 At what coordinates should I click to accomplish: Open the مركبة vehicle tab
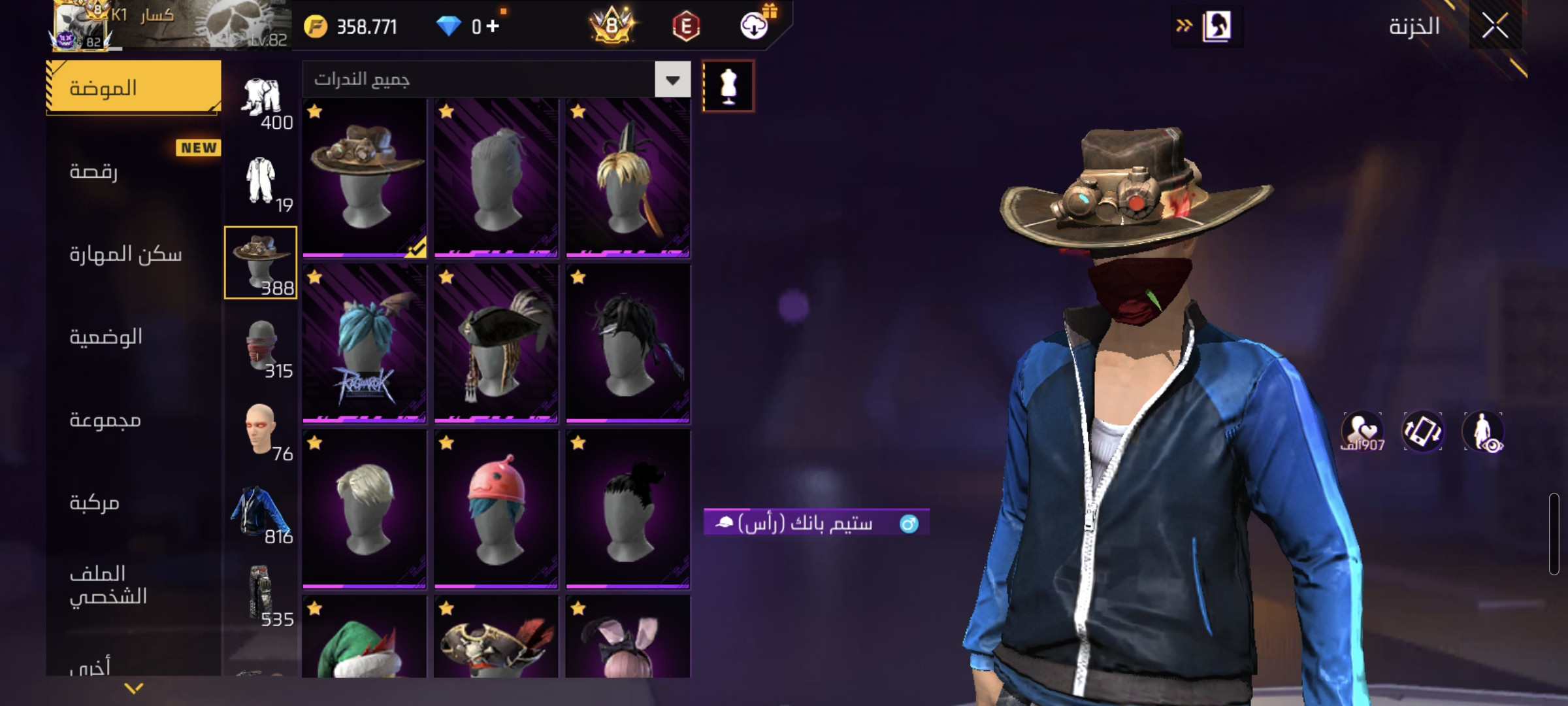tap(134, 503)
